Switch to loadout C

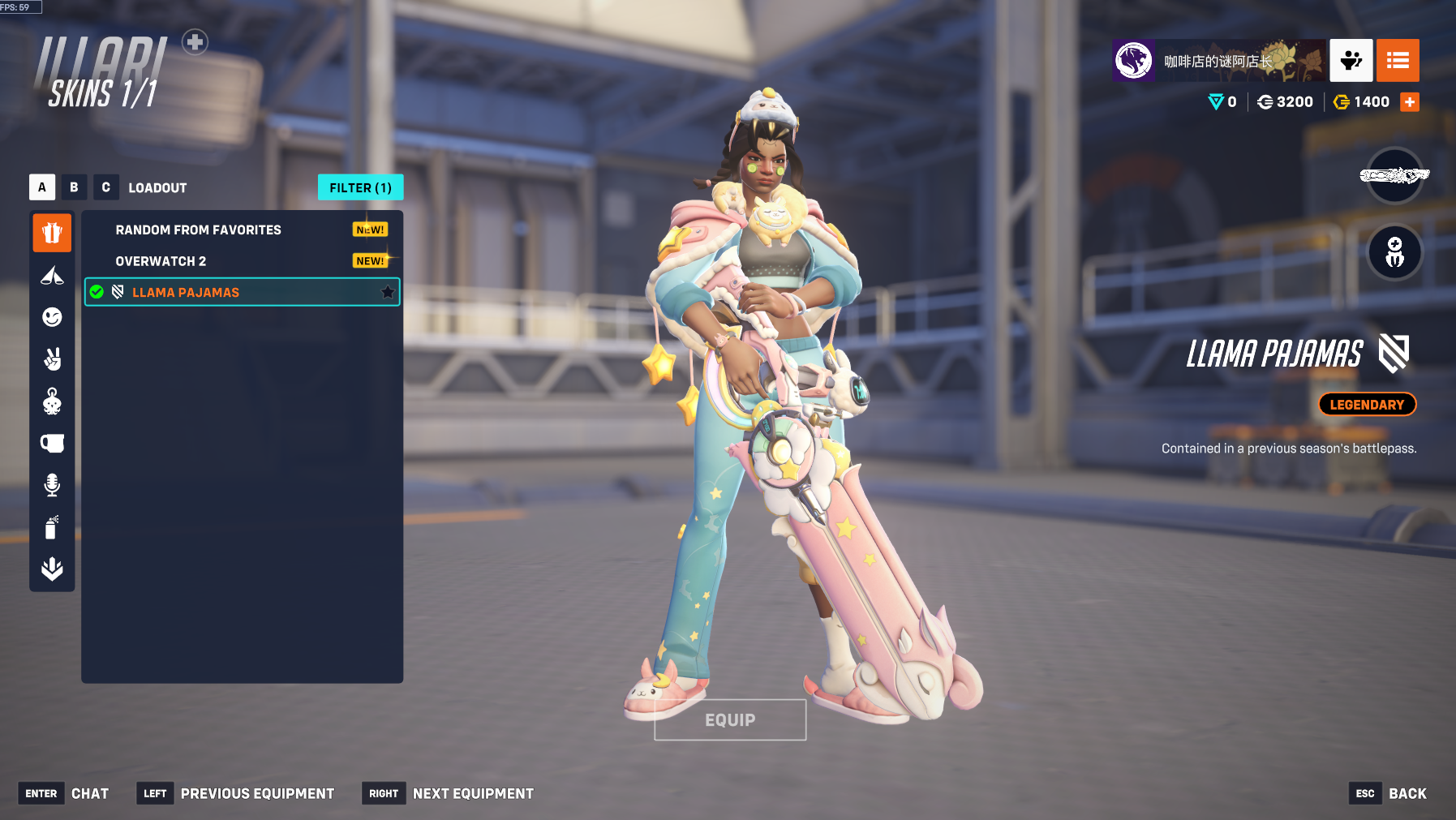point(105,187)
